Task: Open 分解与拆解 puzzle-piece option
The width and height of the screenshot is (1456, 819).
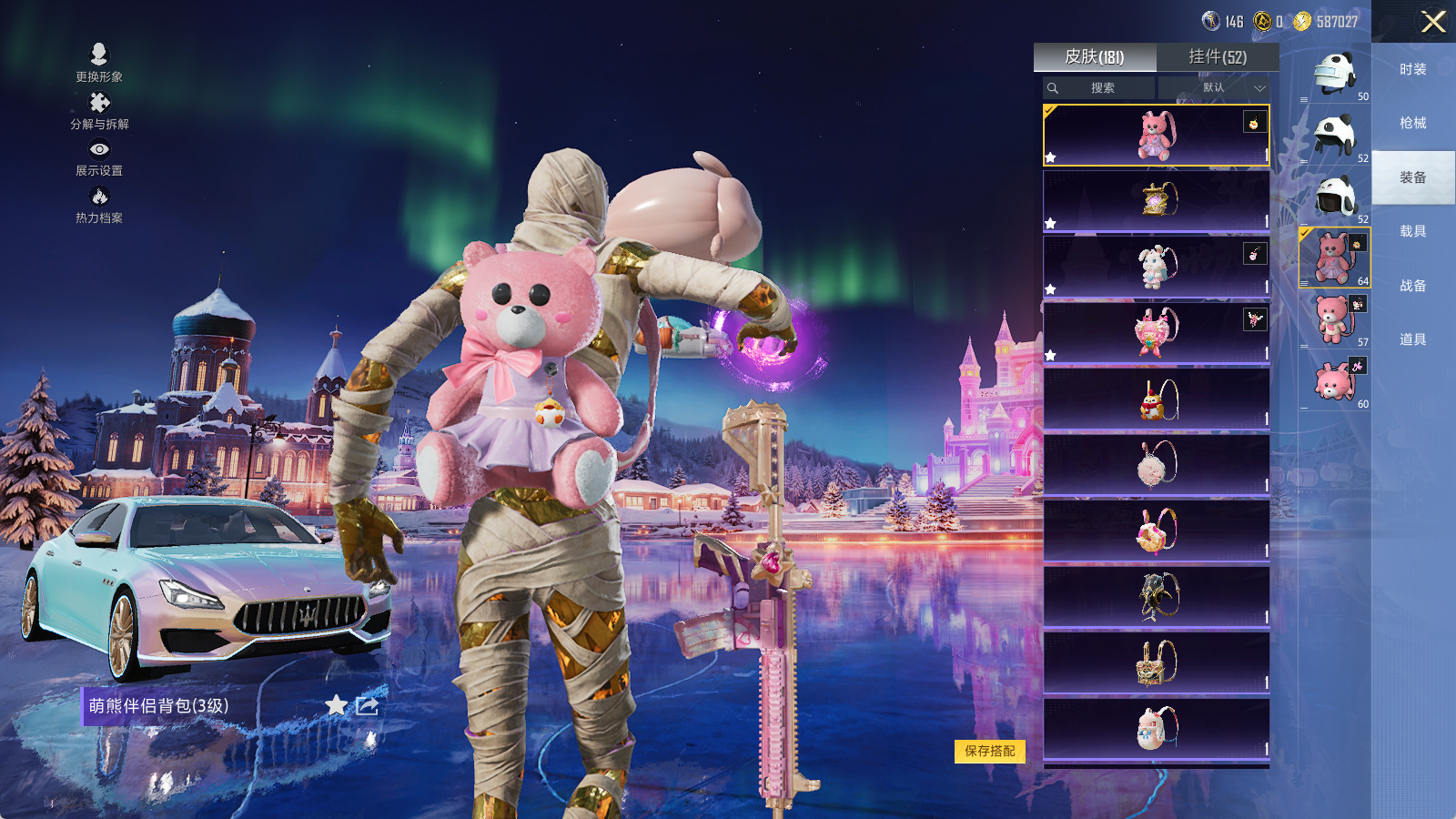Action: point(99,109)
